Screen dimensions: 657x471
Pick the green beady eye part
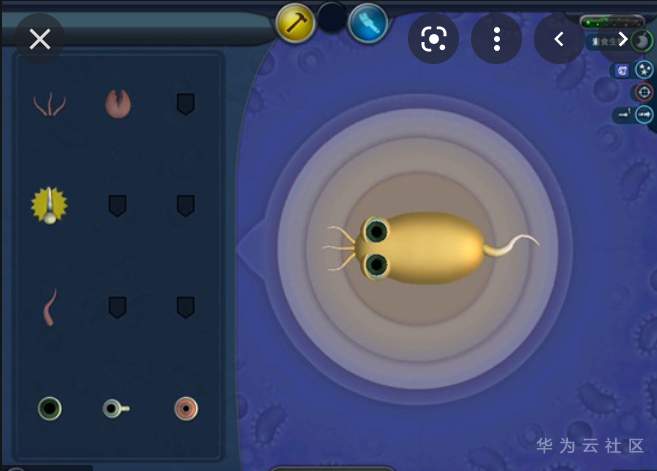click(49, 407)
